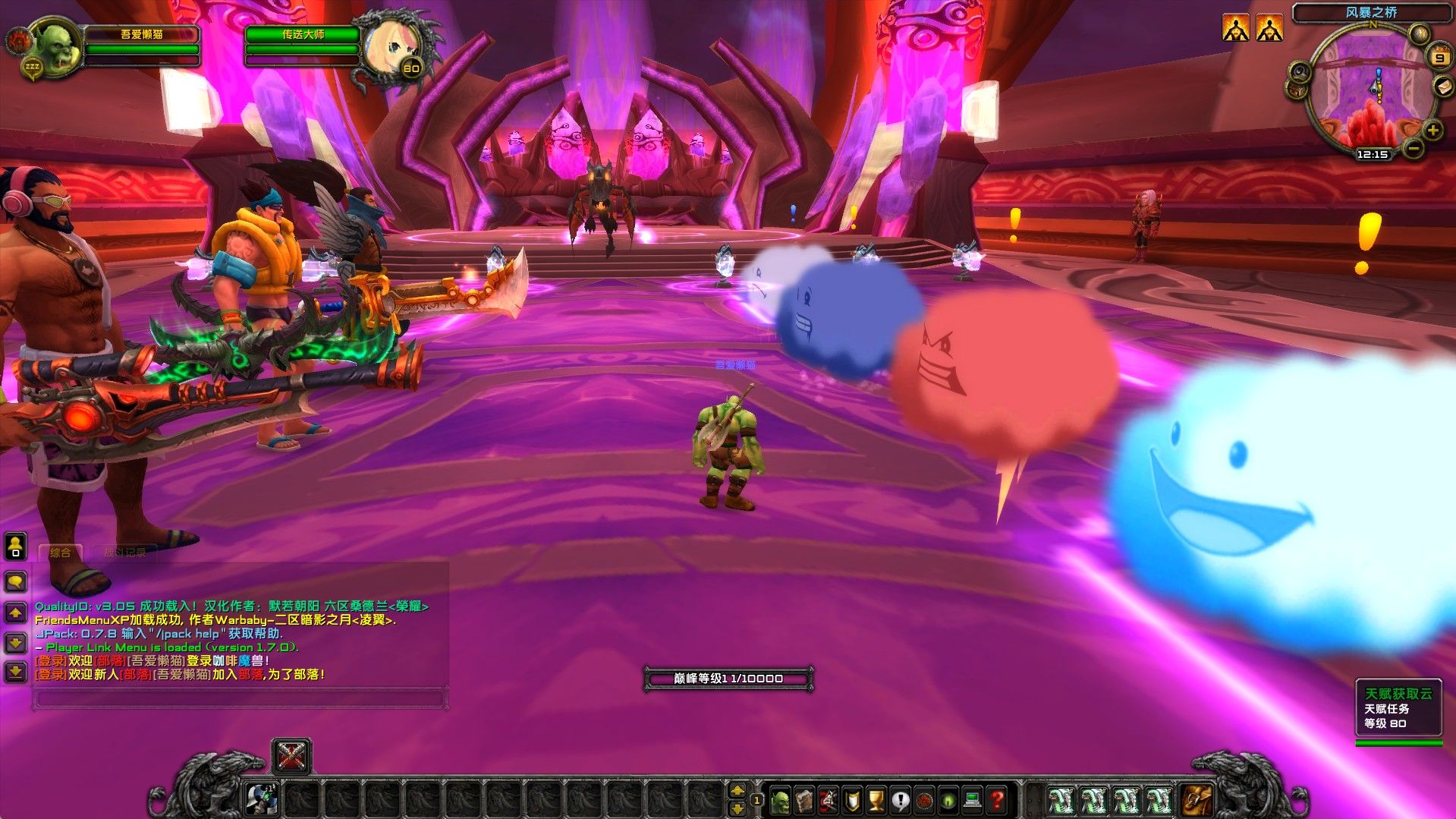Jump chat to bottom with arrow button
This screenshot has width=1456, height=819.
[x=16, y=671]
